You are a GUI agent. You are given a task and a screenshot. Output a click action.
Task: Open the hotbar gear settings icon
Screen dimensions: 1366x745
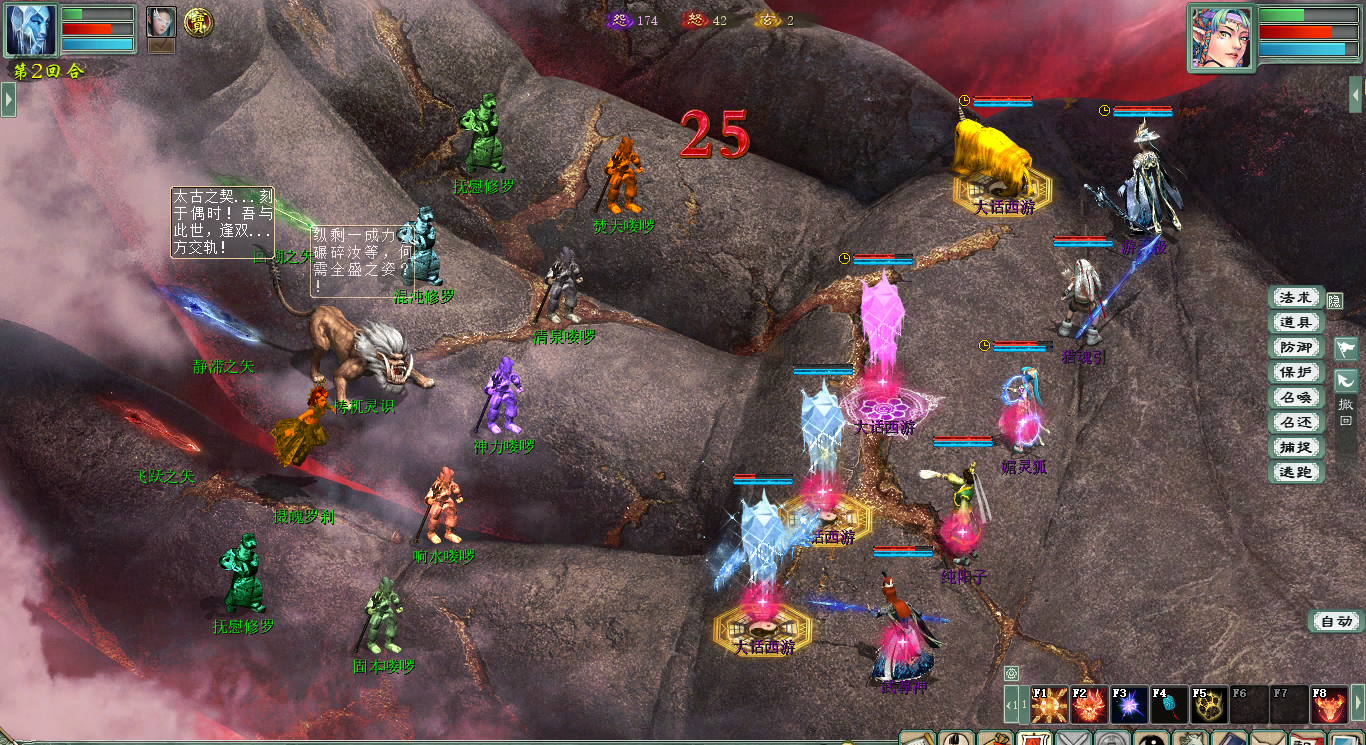1012,674
